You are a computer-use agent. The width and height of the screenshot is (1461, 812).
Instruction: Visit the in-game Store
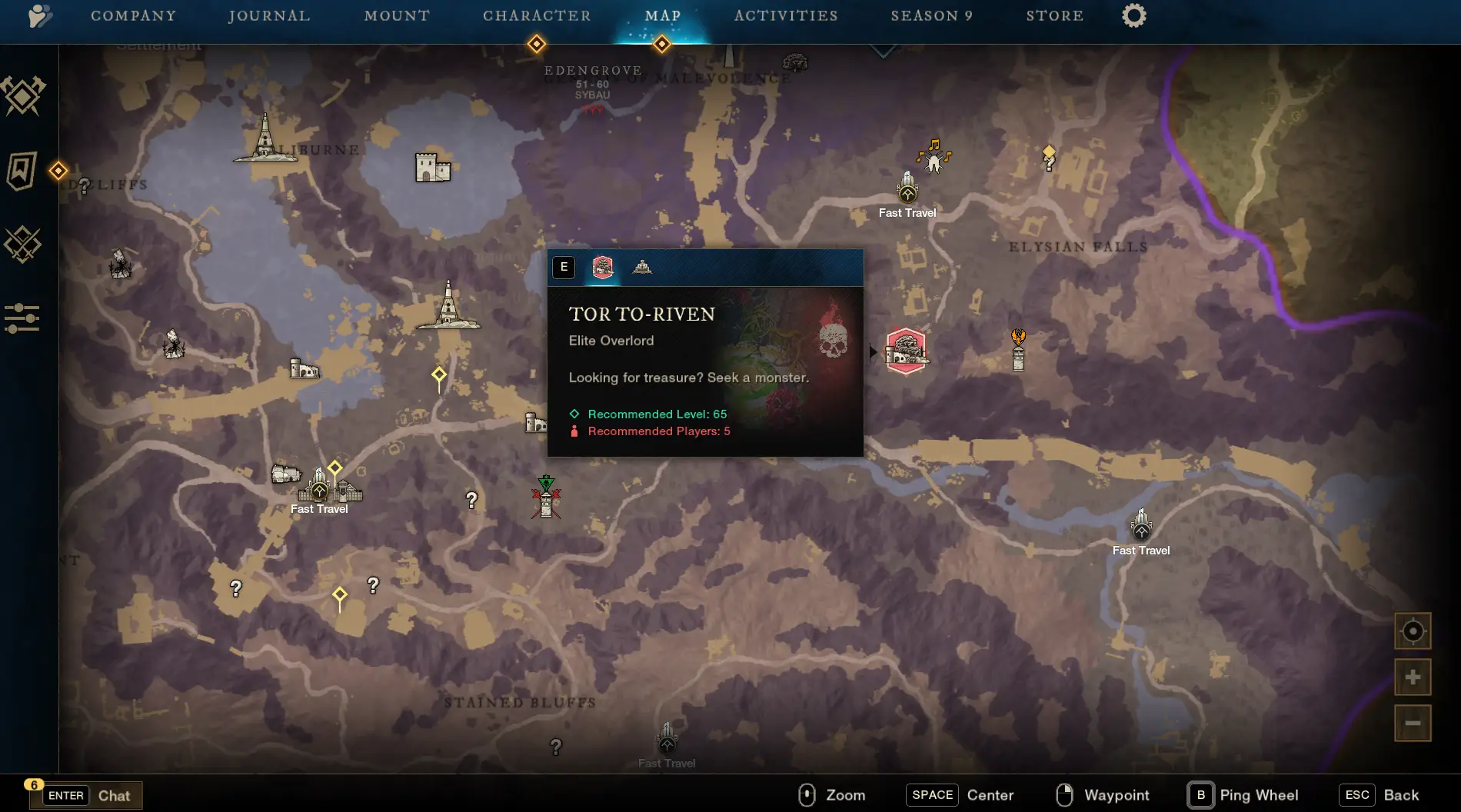pyautogui.click(x=1054, y=16)
